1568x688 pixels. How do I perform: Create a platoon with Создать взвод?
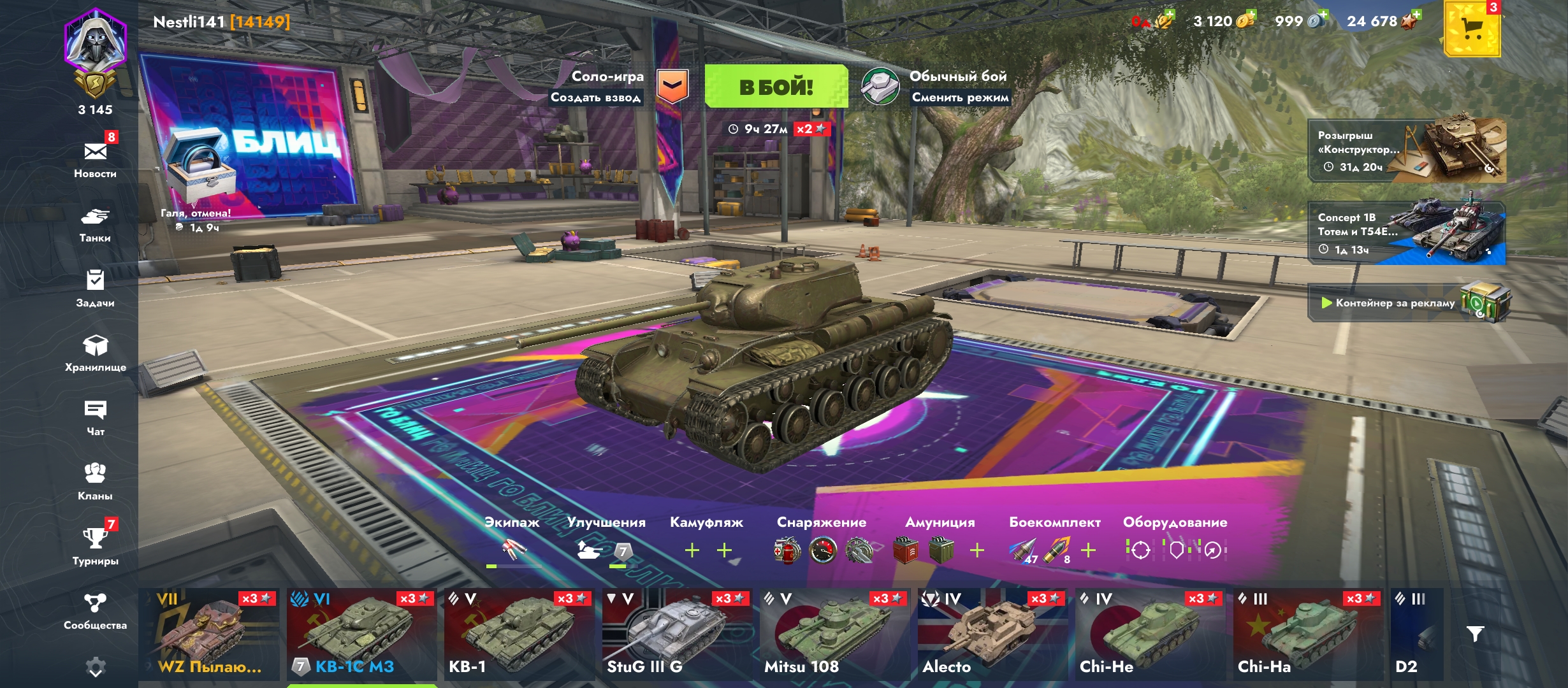pos(595,97)
